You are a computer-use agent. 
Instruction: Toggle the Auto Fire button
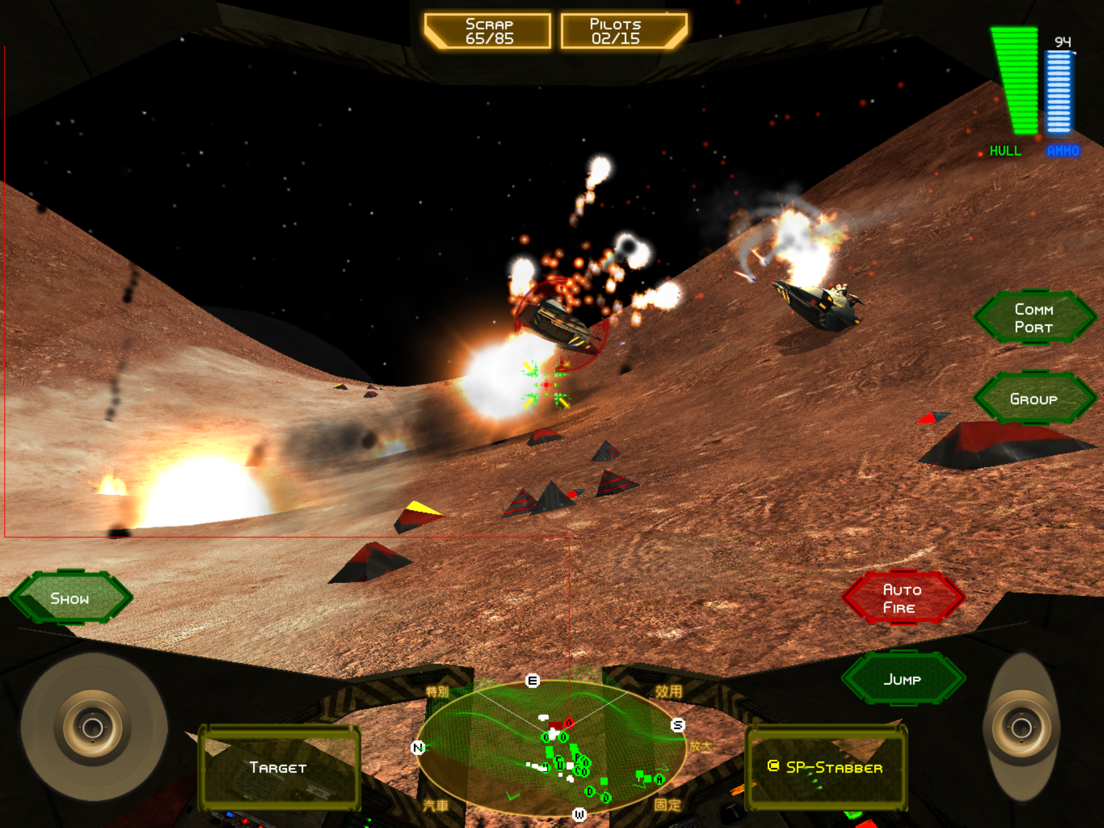pos(902,598)
